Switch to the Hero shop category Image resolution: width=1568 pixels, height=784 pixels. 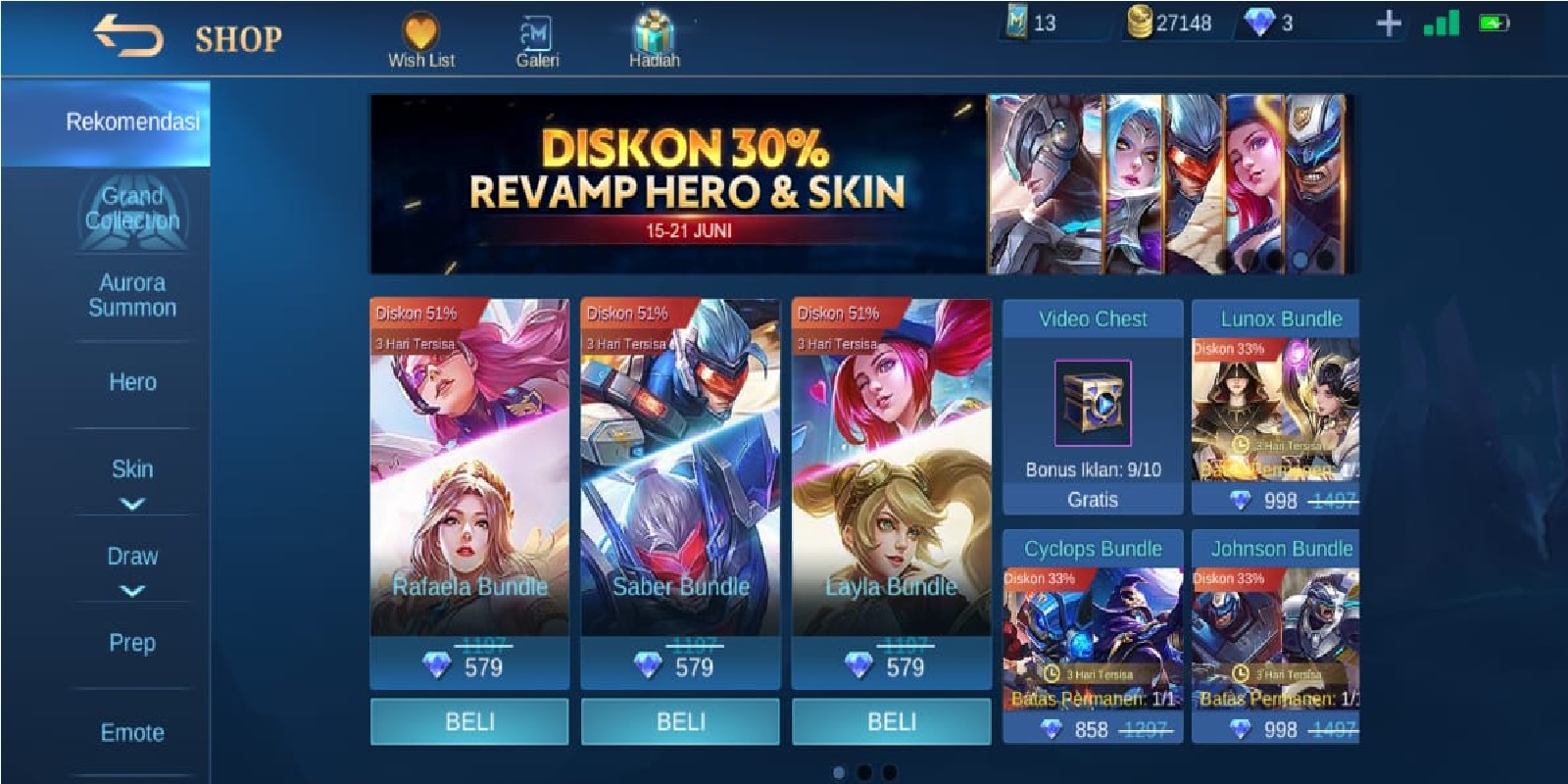[131, 383]
